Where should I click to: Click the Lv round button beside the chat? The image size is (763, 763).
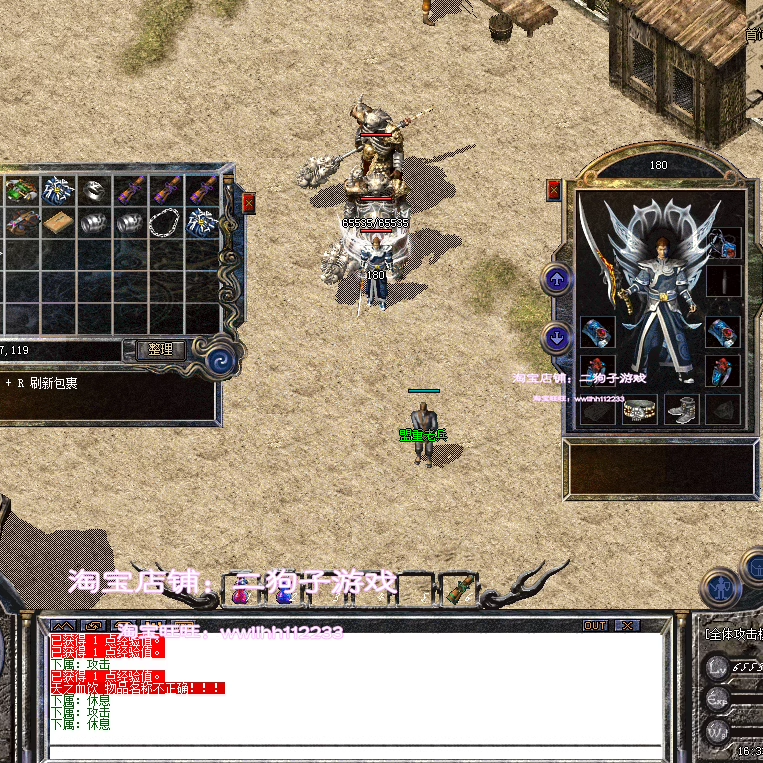pyautogui.click(x=717, y=666)
